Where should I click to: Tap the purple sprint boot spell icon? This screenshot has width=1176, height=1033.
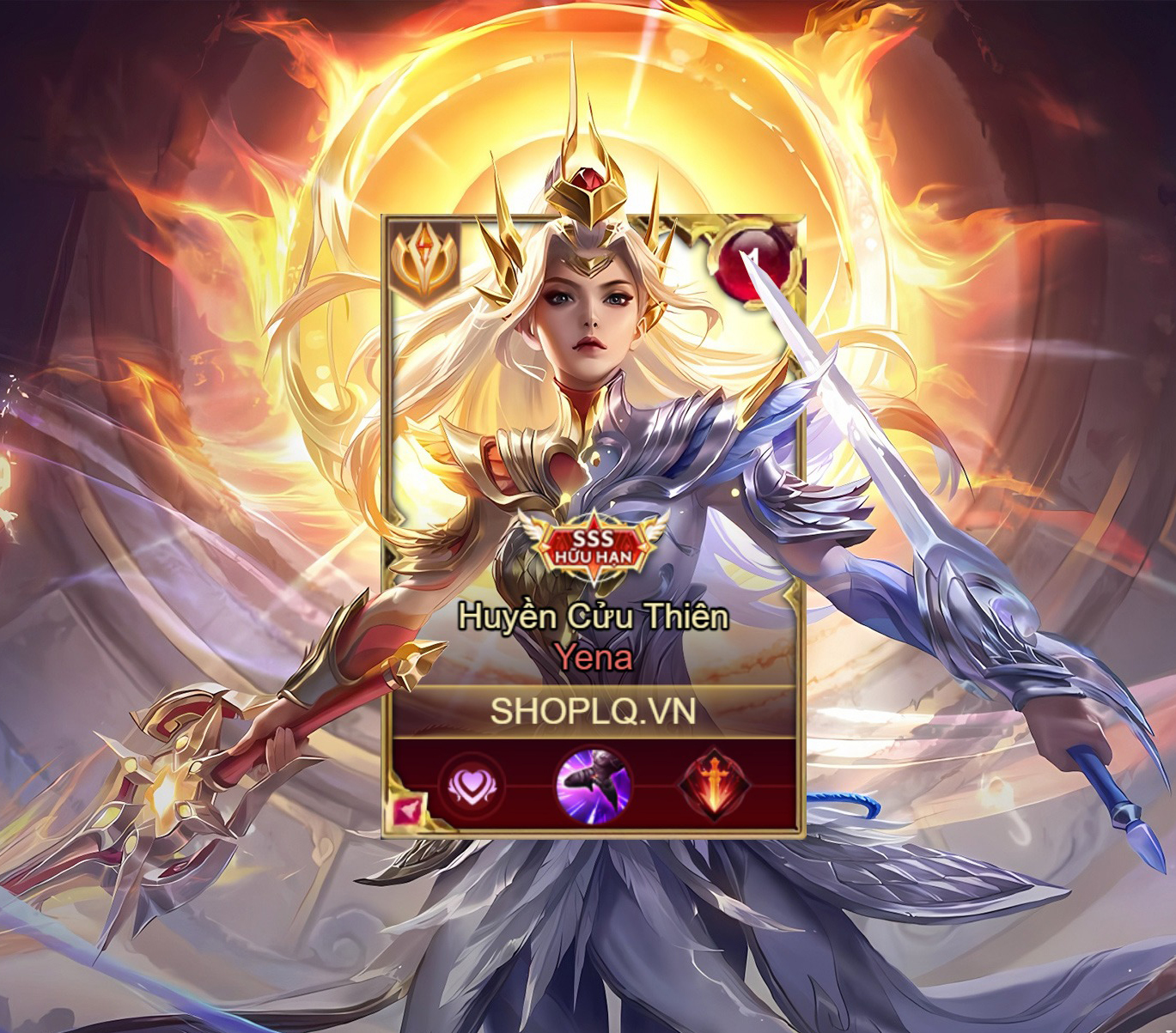593,784
